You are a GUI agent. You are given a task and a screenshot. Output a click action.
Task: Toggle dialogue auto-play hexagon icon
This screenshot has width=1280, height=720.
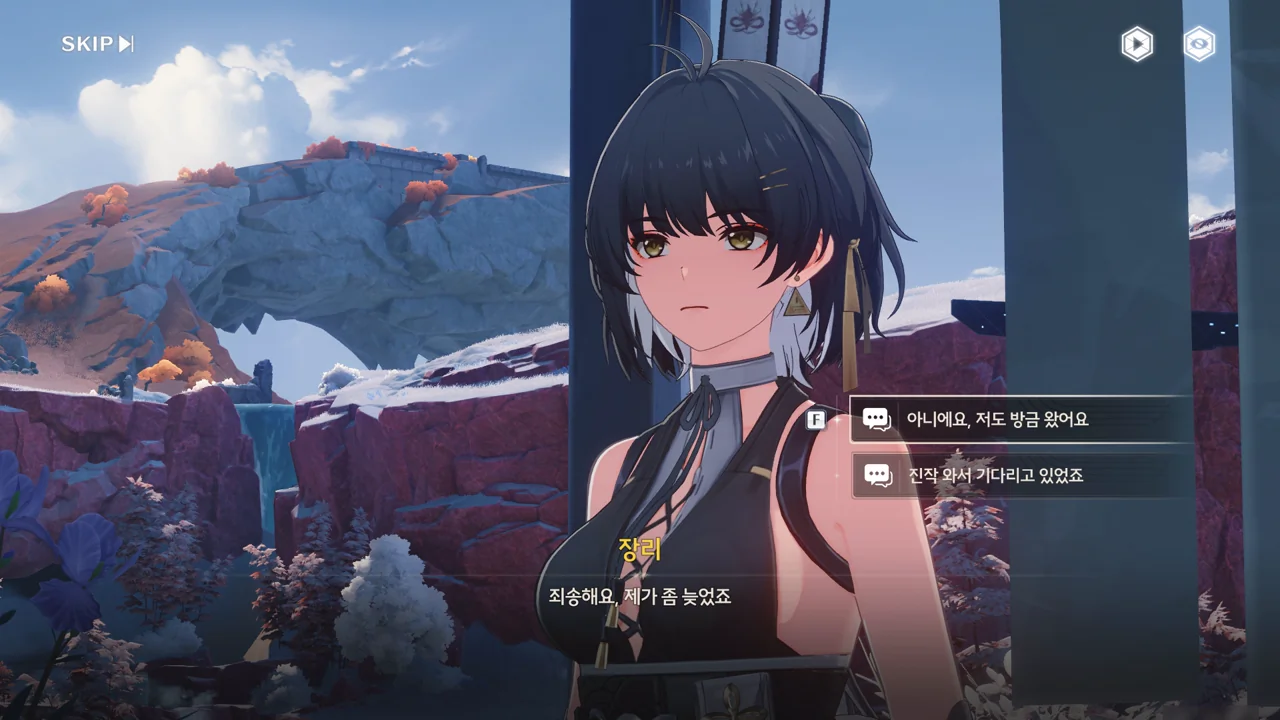click(x=1136, y=44)
